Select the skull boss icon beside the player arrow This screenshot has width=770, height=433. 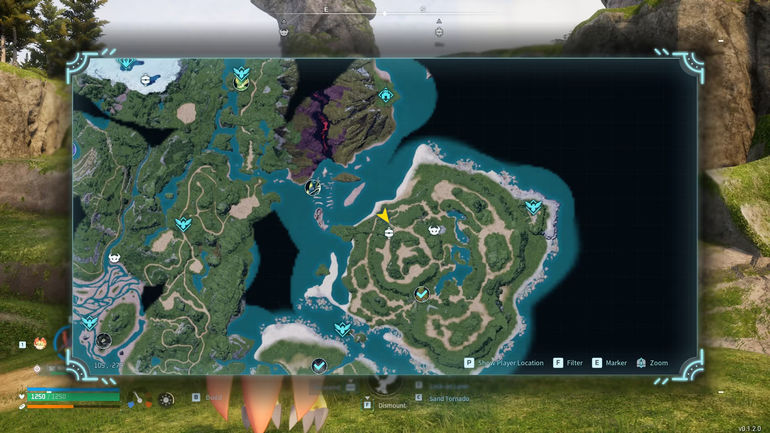pos(435,230)
